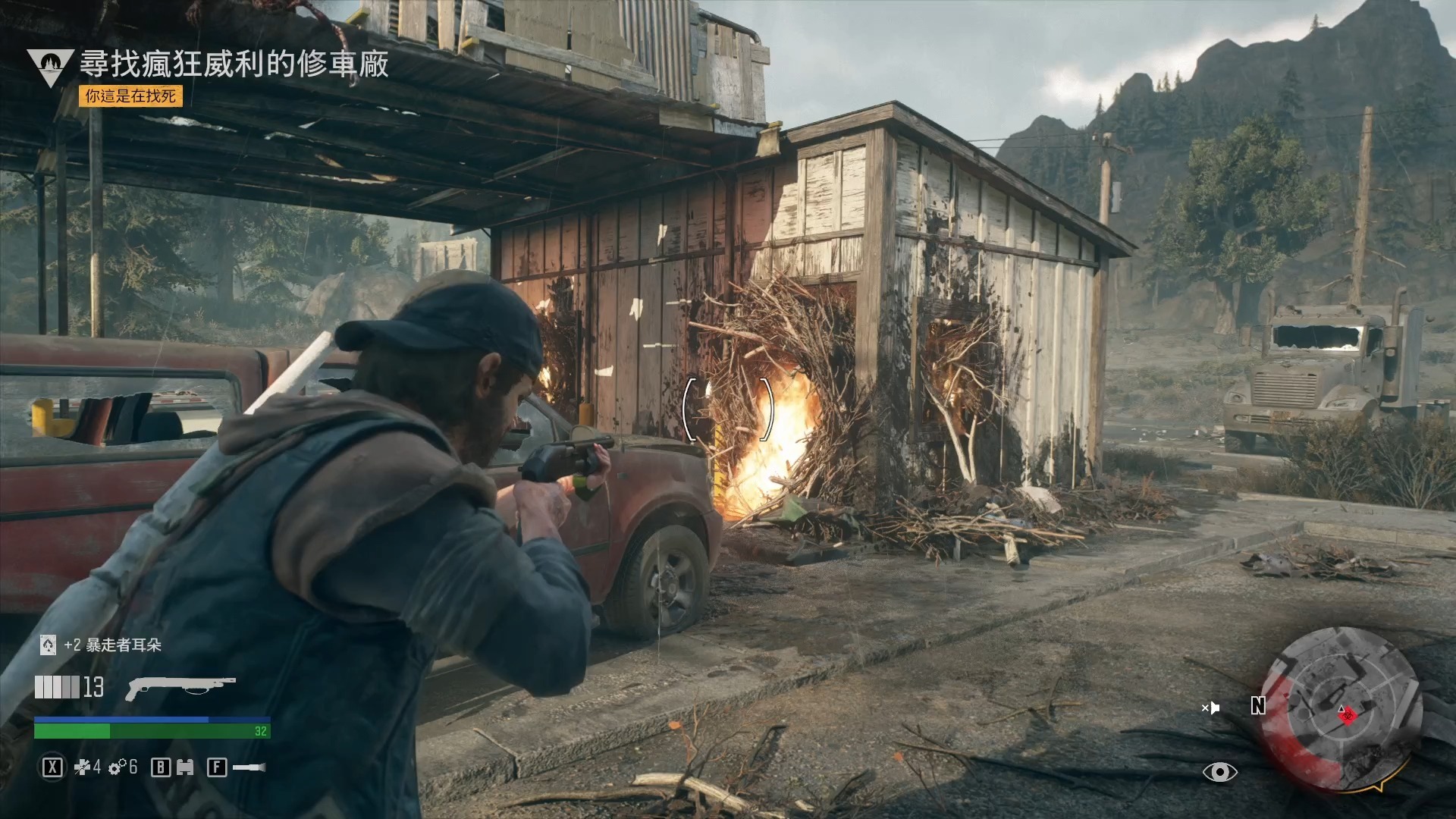Viewport: 1456px width, 819px height.
Task: Click the muted speaker noise icon
Action: [x=1210, y=708]
